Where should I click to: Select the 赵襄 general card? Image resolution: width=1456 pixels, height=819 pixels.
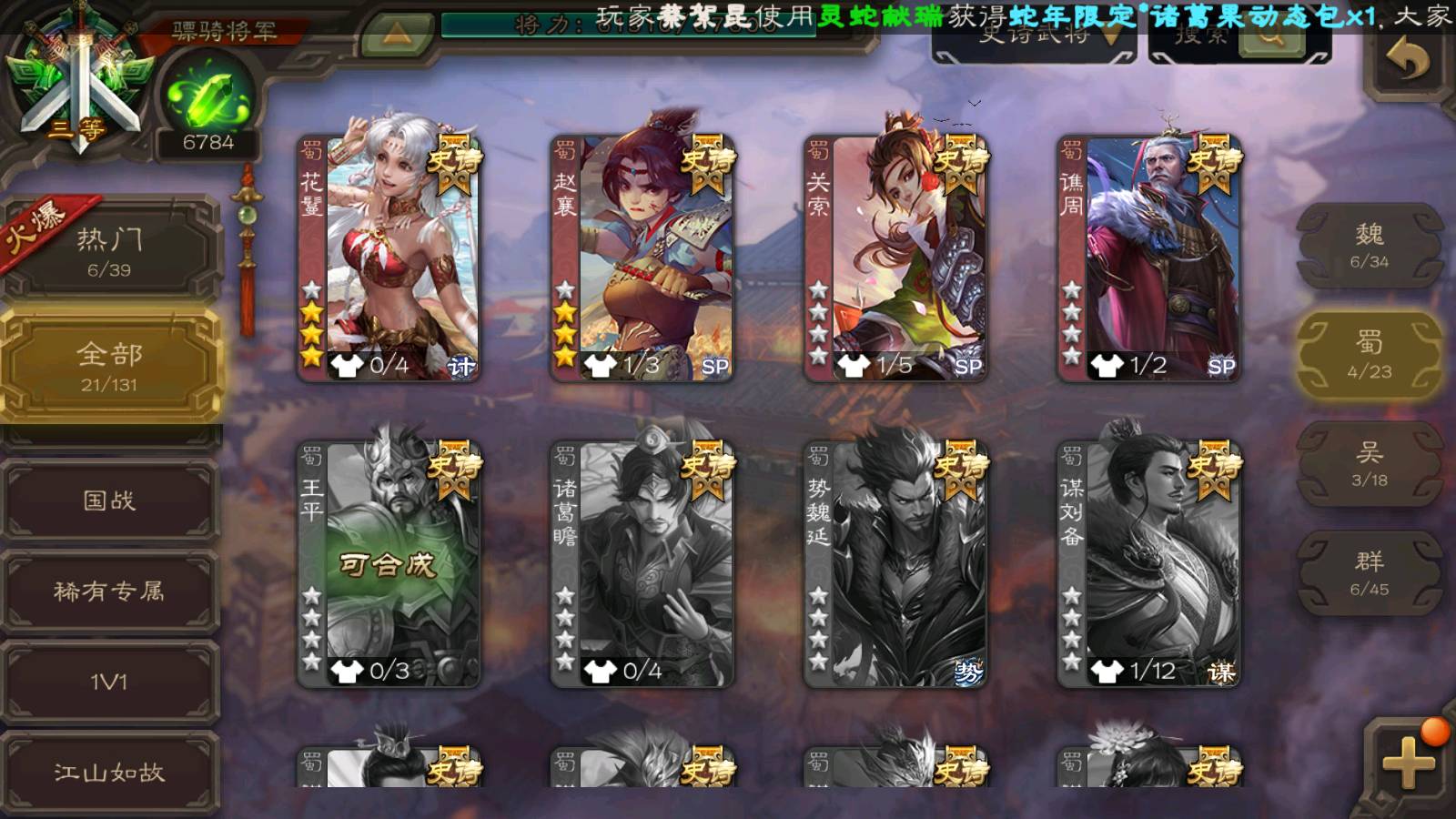click(642, 258)
